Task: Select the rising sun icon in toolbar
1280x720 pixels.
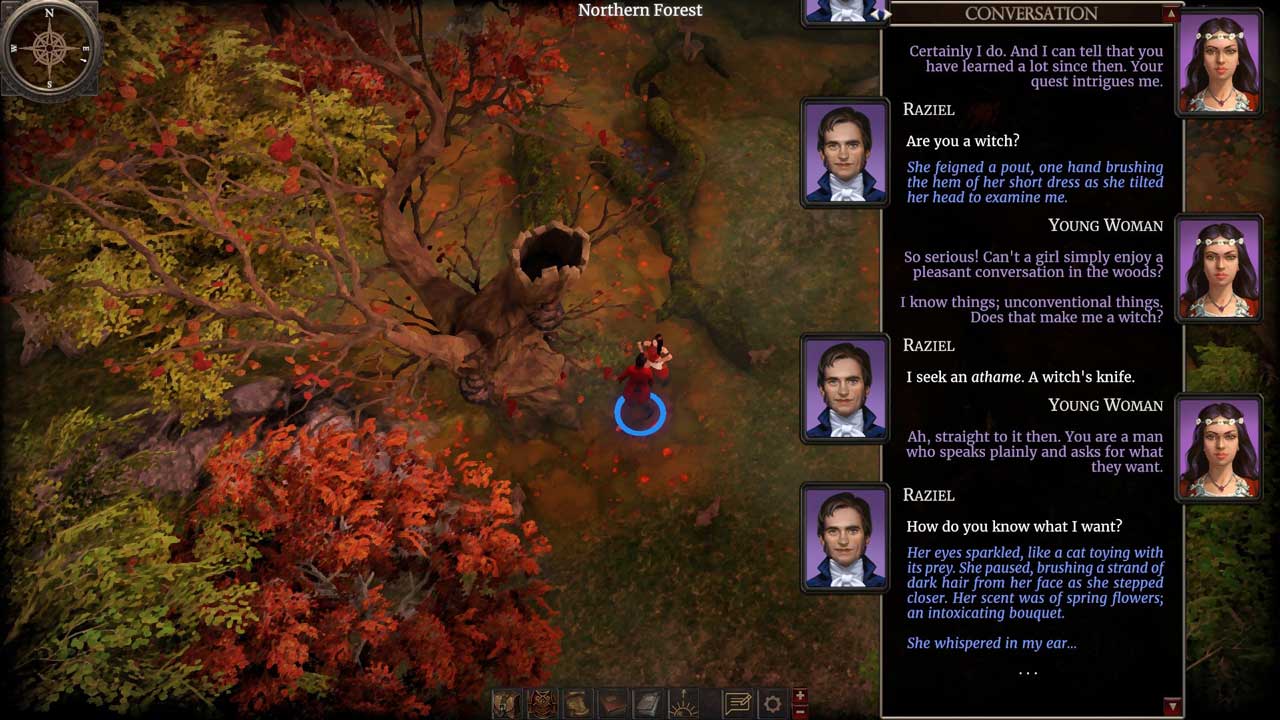Action: point(683,704)
